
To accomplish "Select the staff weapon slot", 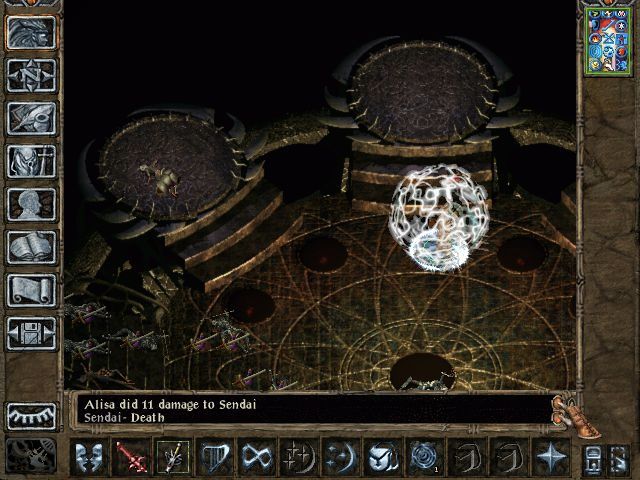I will point(171,457).
